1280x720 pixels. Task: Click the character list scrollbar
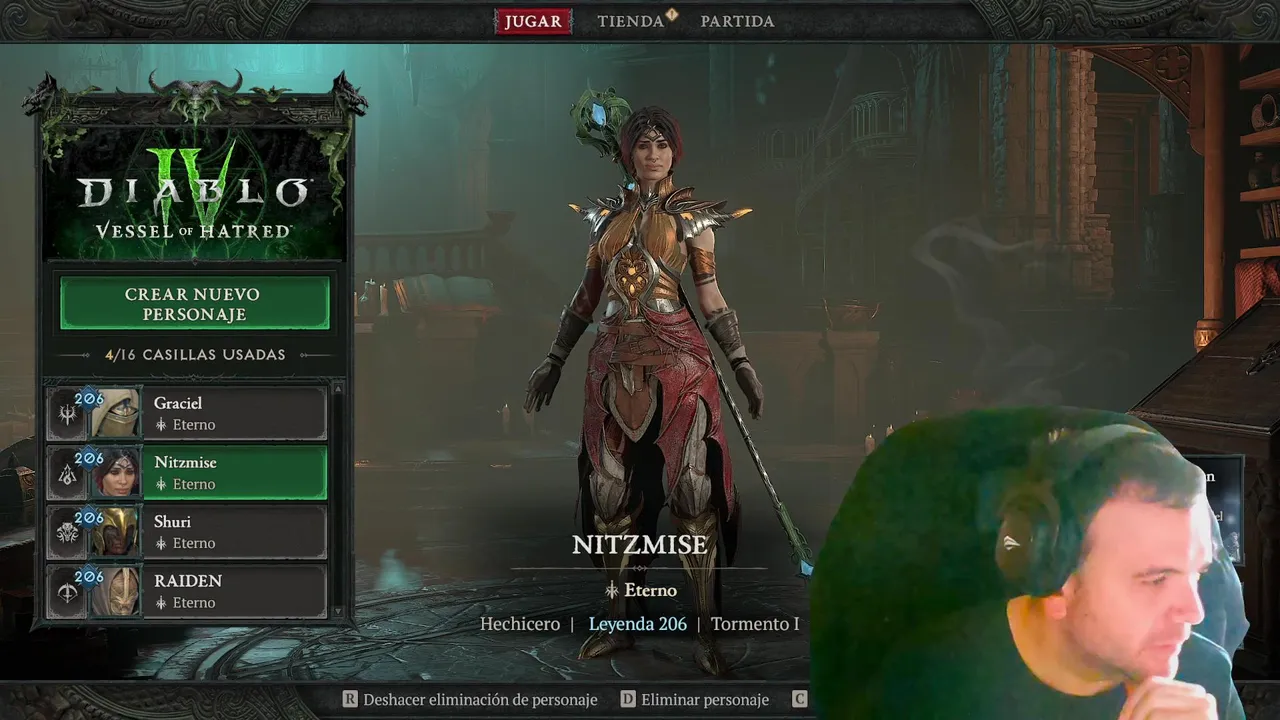click(338, 500)
